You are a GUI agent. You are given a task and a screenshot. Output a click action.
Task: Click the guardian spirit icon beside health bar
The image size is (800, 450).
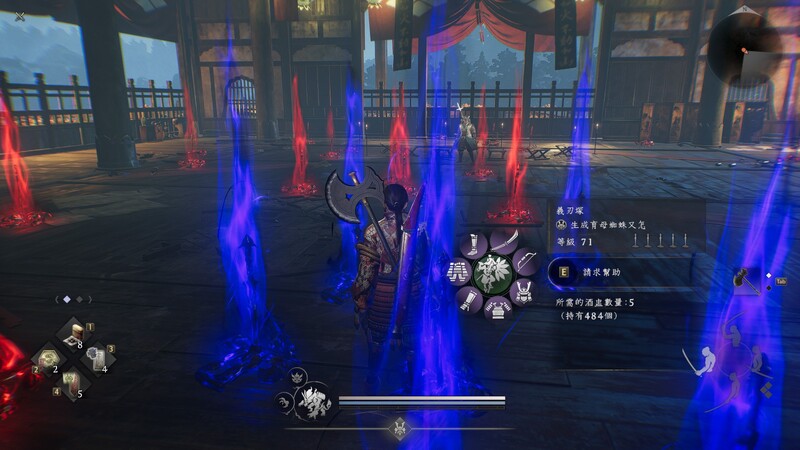coord(315,400)
